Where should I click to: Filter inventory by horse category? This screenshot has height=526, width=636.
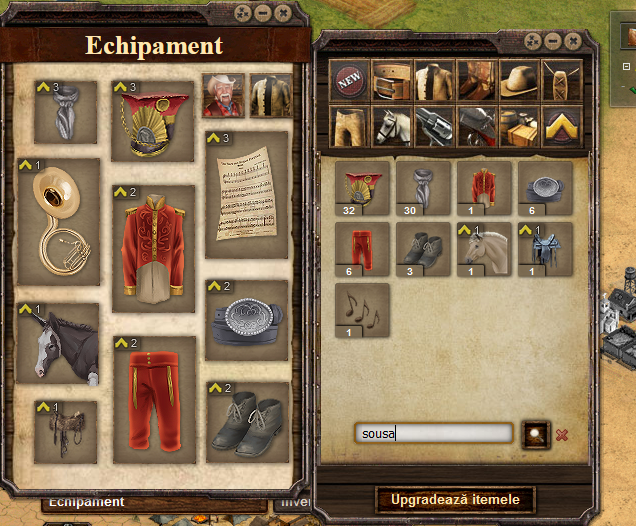(391, 126)
